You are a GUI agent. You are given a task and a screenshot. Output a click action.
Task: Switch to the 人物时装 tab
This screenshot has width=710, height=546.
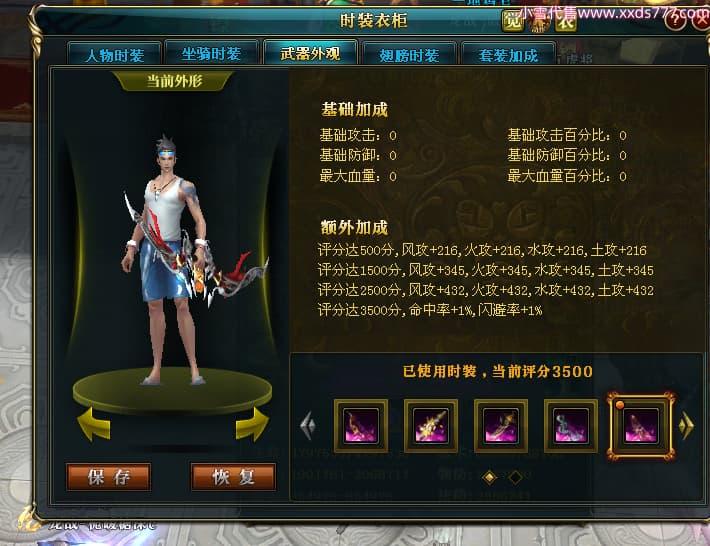114,55
